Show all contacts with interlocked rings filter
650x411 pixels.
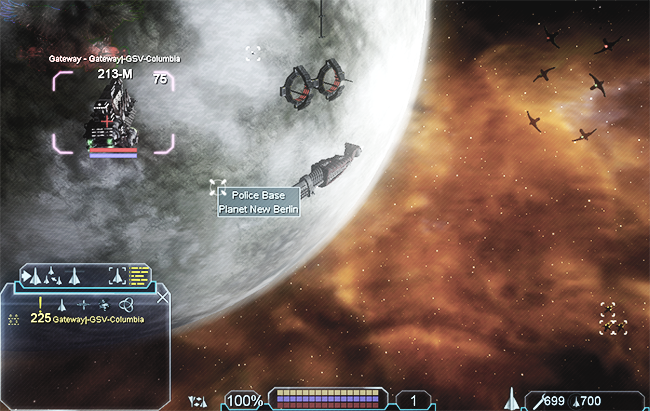point(126,304)
